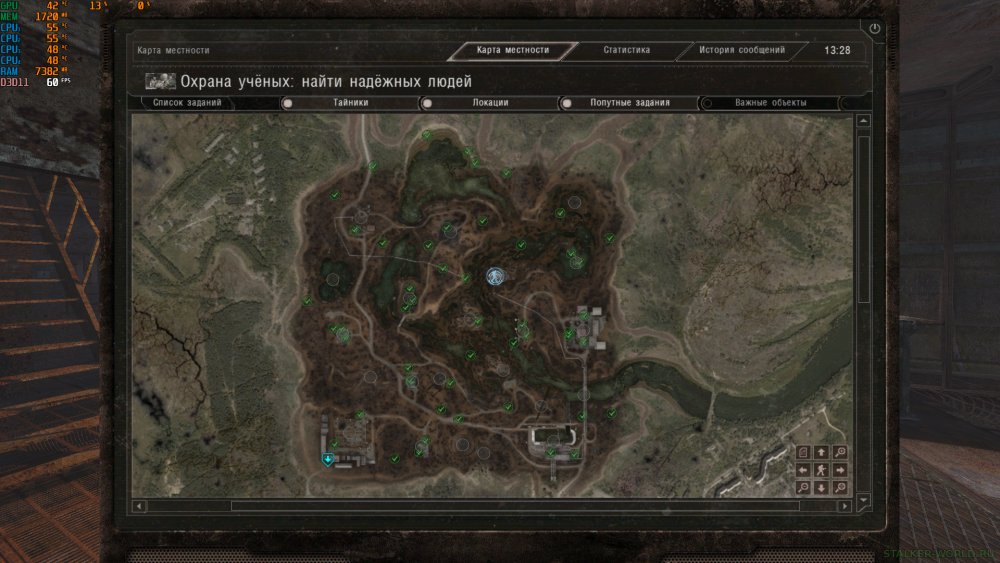Toggle the Локации map filter

[x=427, y=103]
